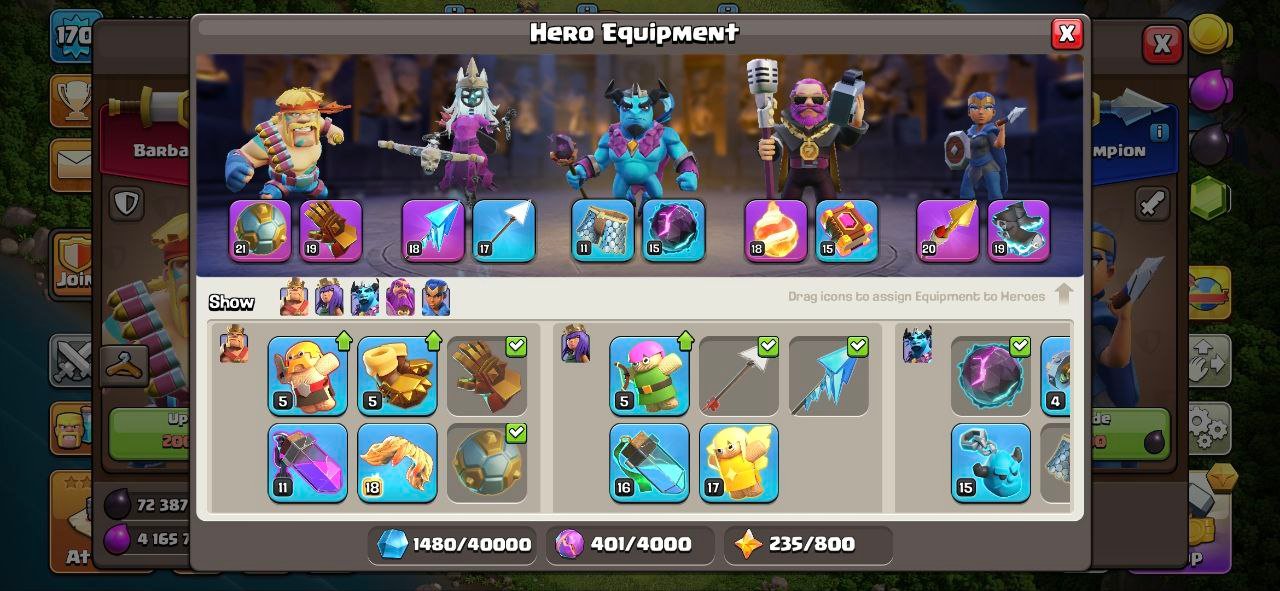Choose the Archer Puppet level 5 equipment
The height and width of the screenshot is (591, 1280).
click(x=649, y=376)
